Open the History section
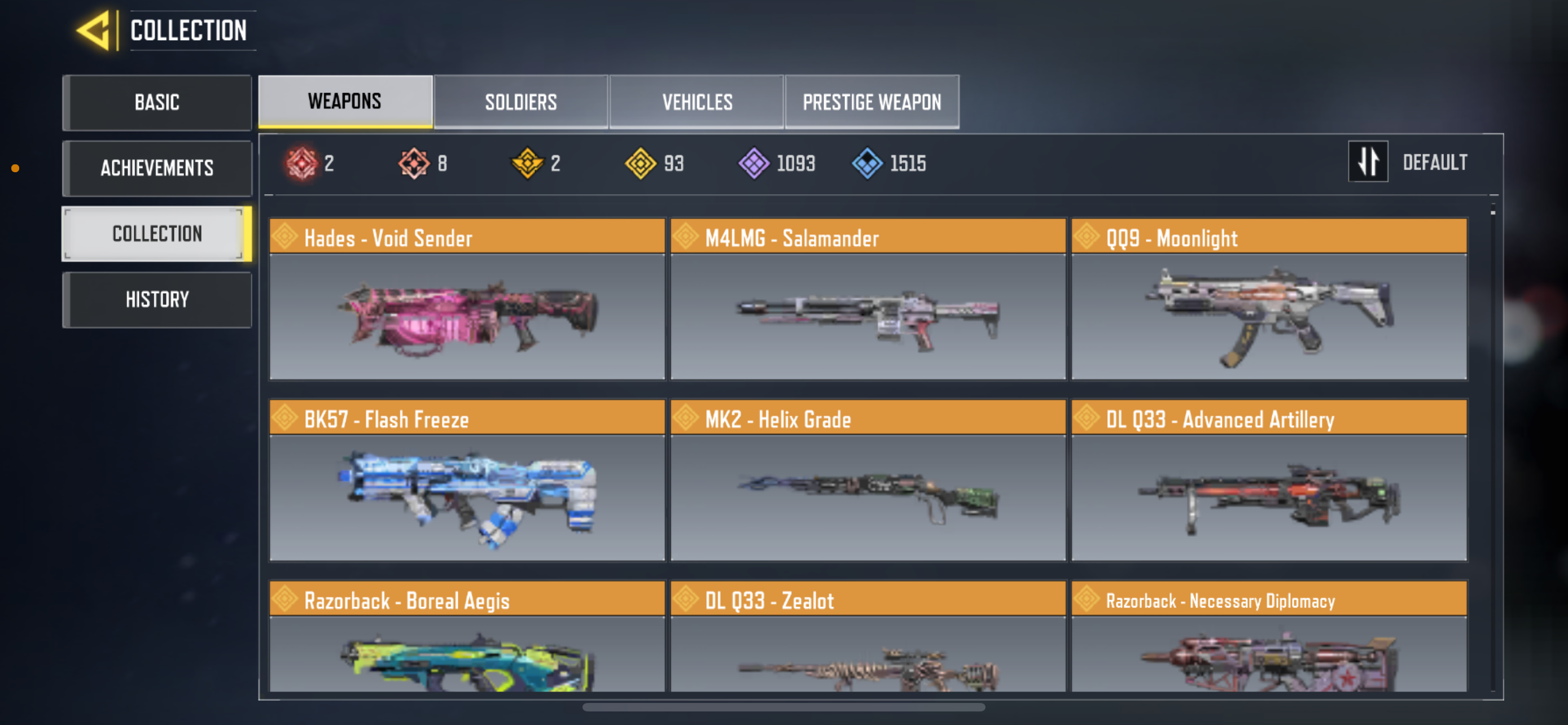This screenshot has width=1568, height=725. tap(157, 299)
